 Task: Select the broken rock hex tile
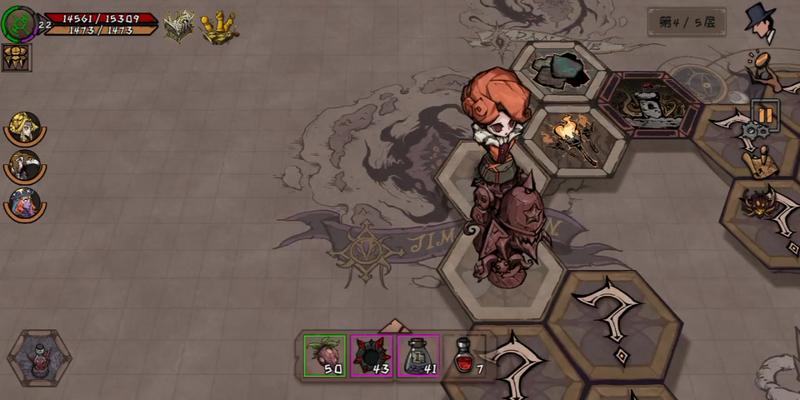point(558,71)
